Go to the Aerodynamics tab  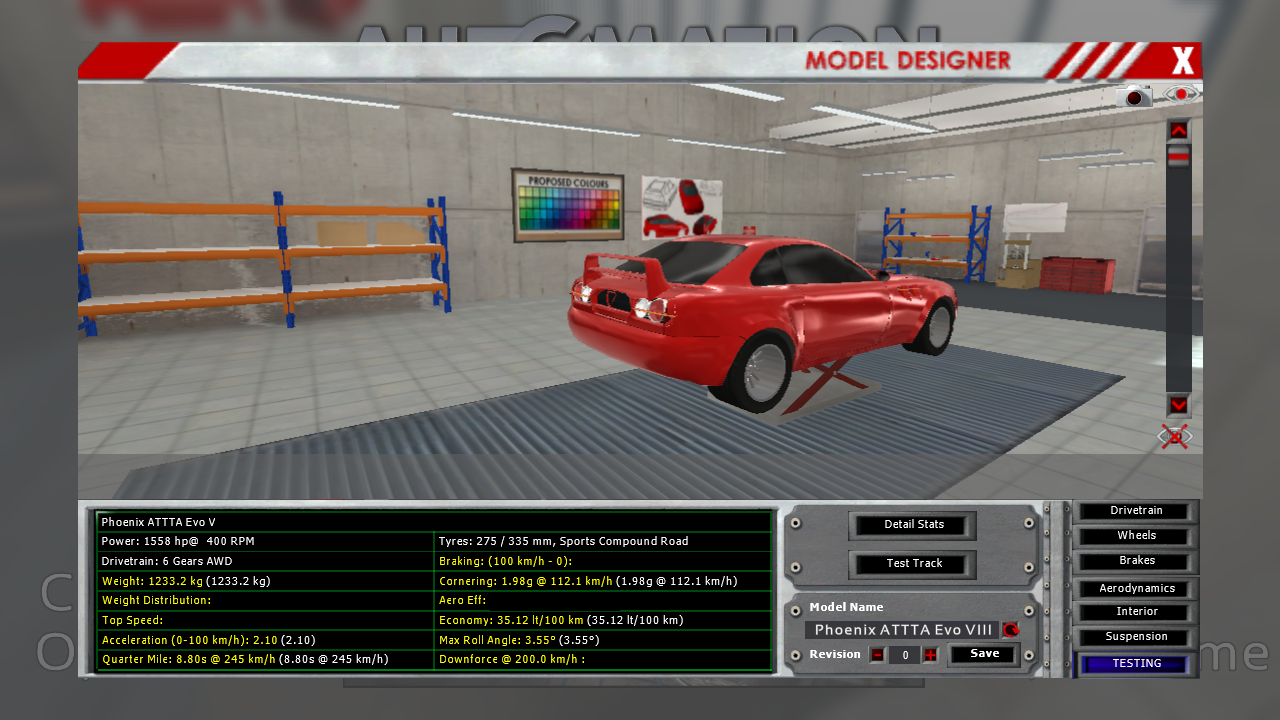(1136, 589)
